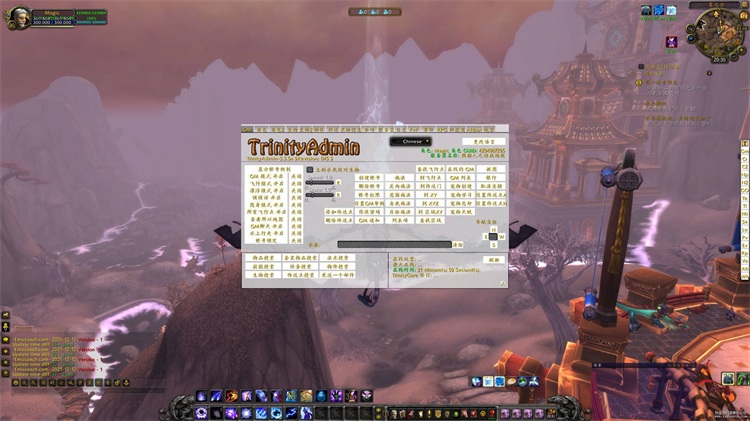The width and height of the screenshot is (750, 421).
Task: Click the 添加传送点 add teleport button
Action: click(x=340, y=212)
